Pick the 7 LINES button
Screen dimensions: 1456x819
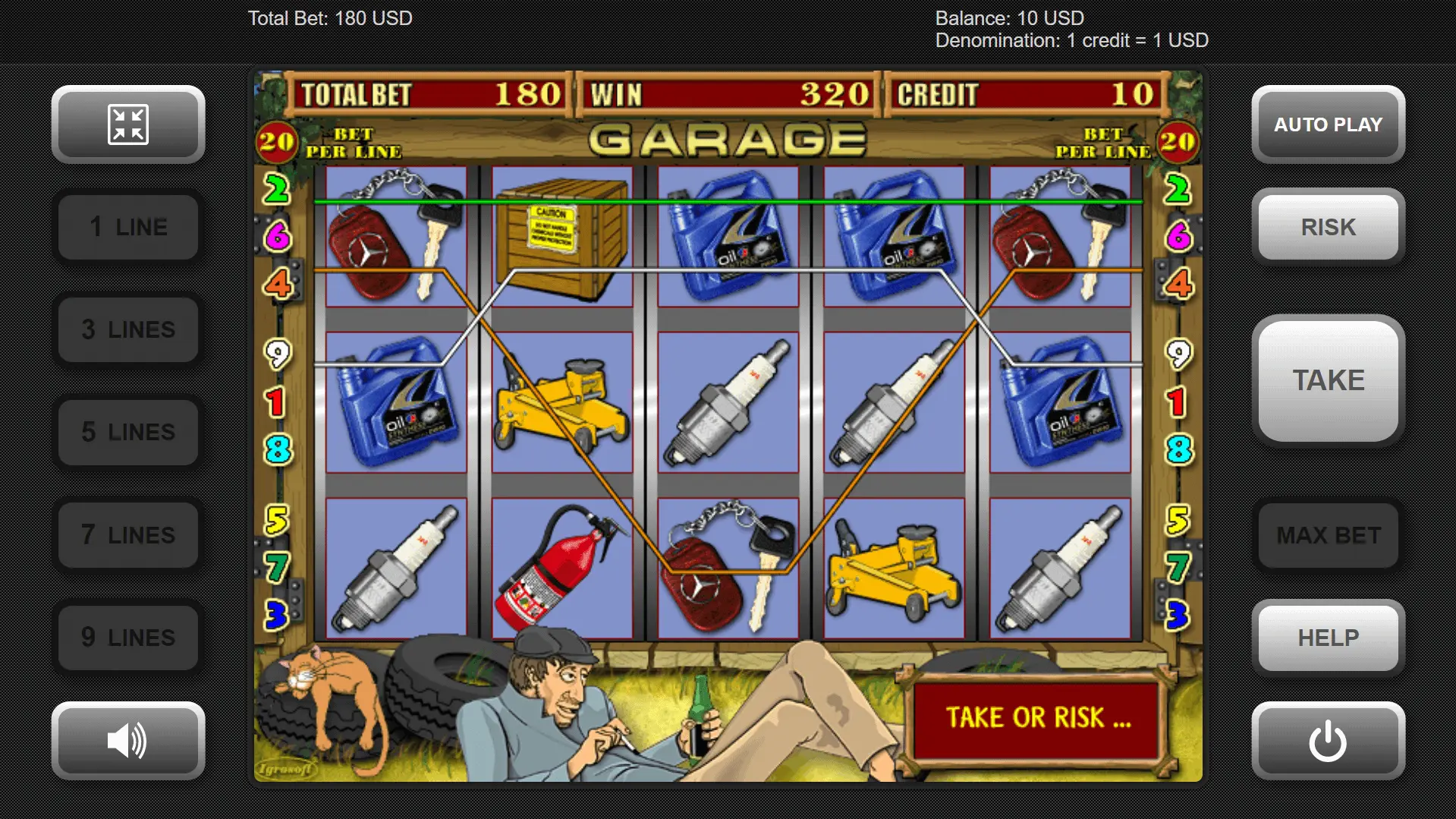coord(128,535)
